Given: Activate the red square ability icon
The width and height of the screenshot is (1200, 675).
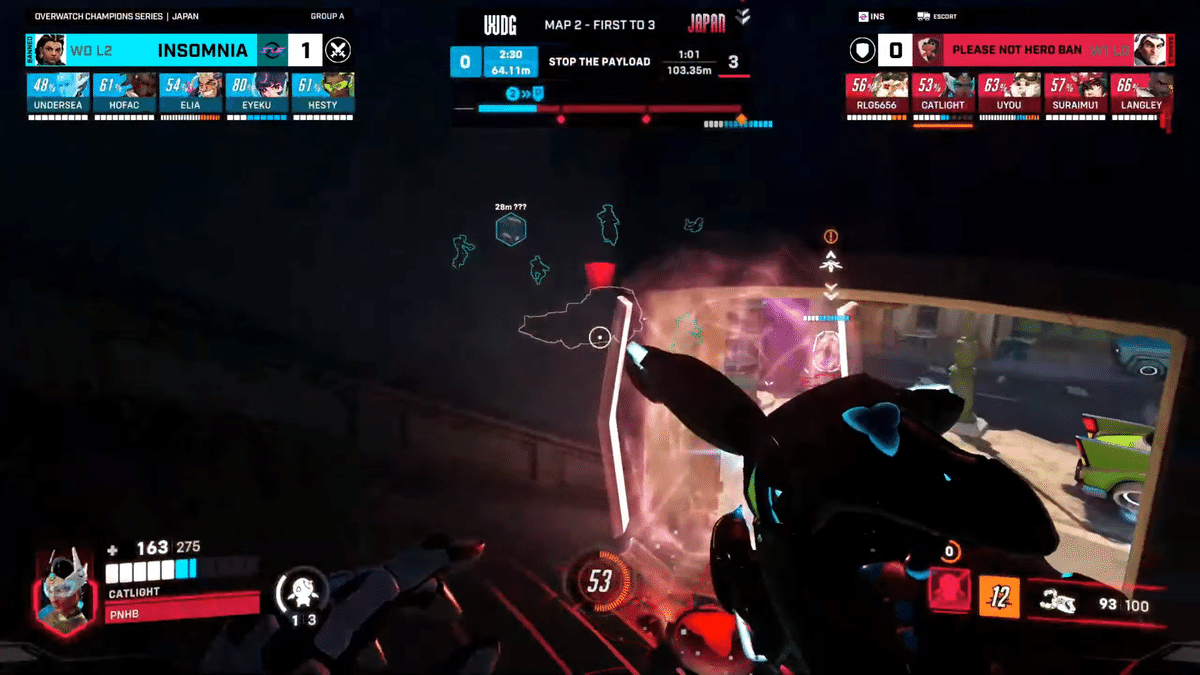Looking at the screenshot, I should pyautogui.click(x=948, y=589).
